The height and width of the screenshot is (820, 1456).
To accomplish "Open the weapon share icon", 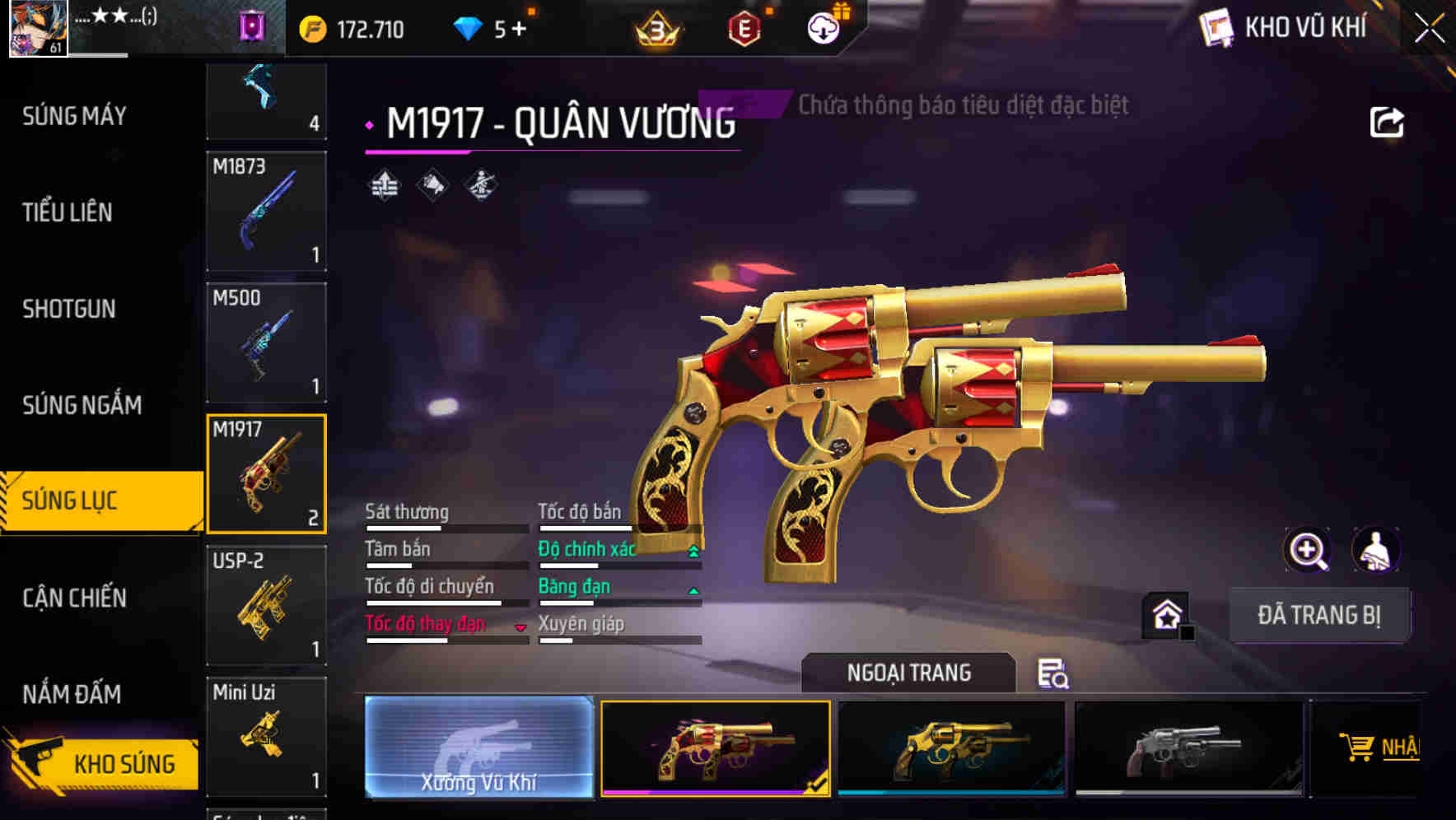I will (x=1388, y=121).
